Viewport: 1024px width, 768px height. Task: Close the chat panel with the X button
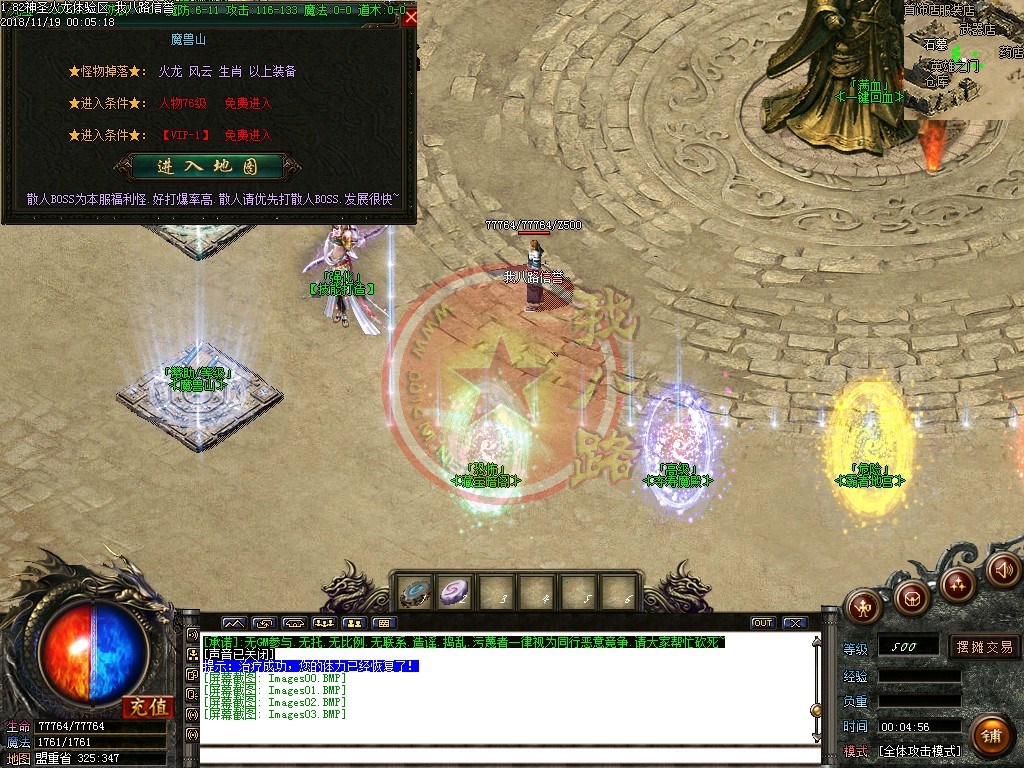[x=794, y=623]
